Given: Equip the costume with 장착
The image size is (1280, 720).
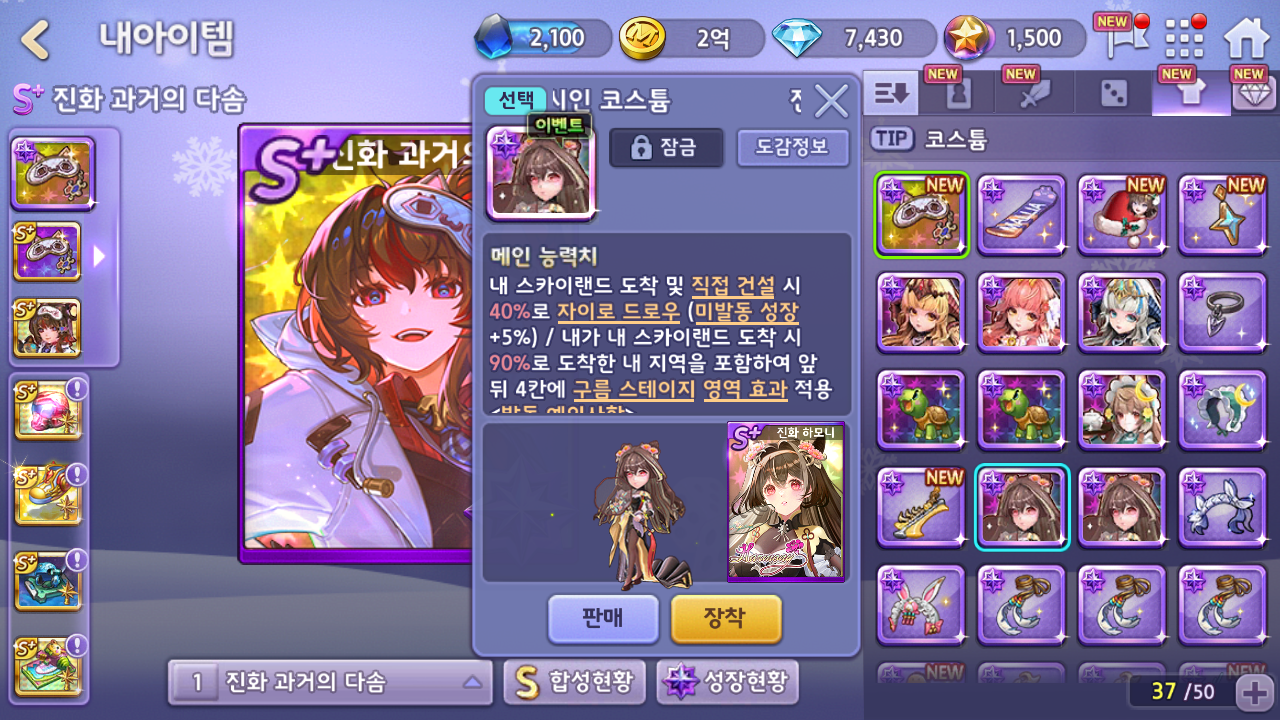Looking at the screenshot, I should tap(725, 618).
